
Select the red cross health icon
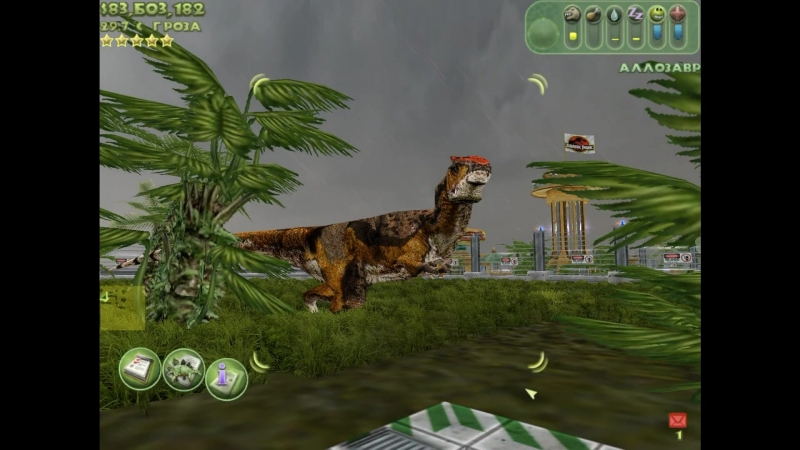pos(678,14)
